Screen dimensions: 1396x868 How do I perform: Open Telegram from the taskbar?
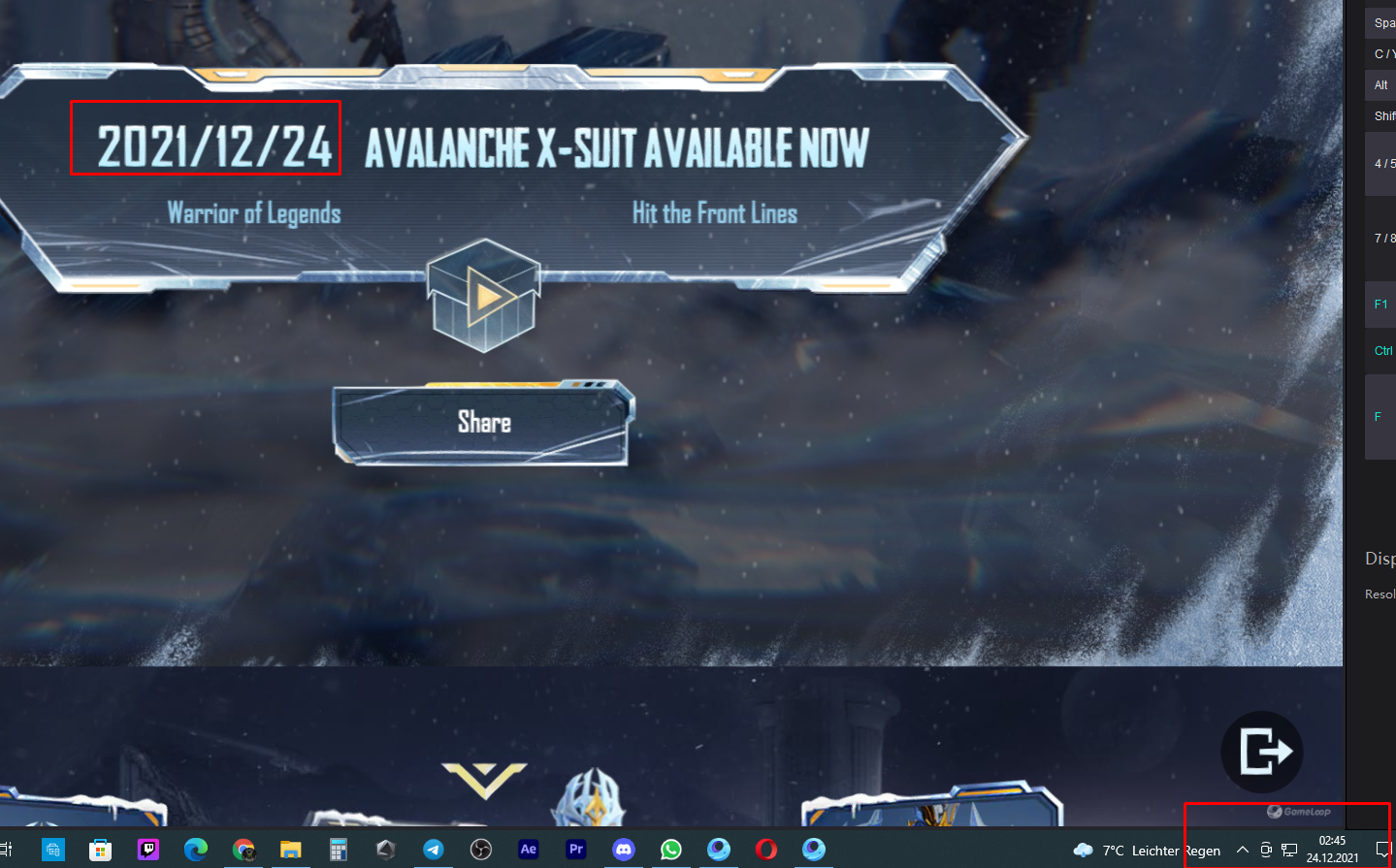coord(433,850)
